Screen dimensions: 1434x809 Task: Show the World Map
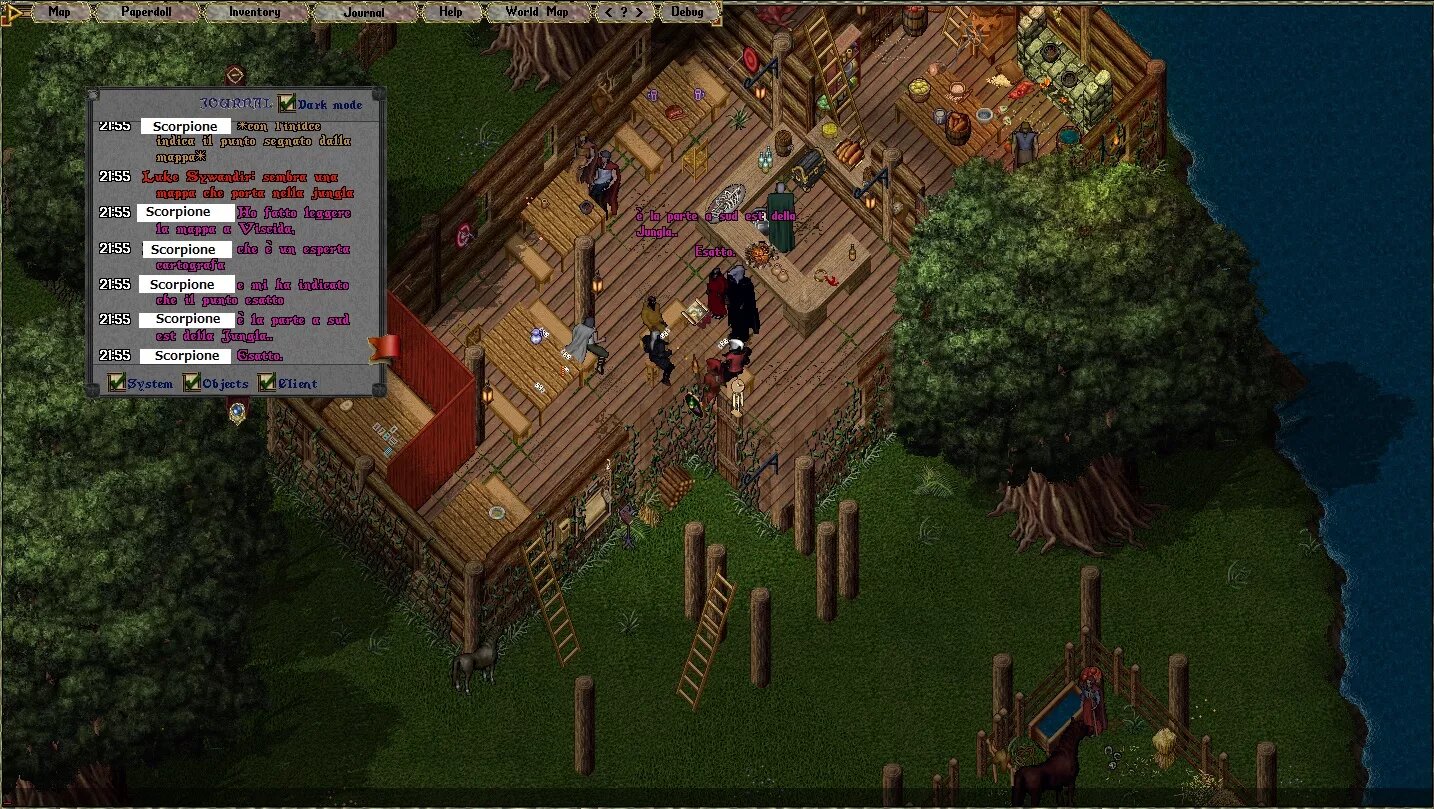click(536, 12)
